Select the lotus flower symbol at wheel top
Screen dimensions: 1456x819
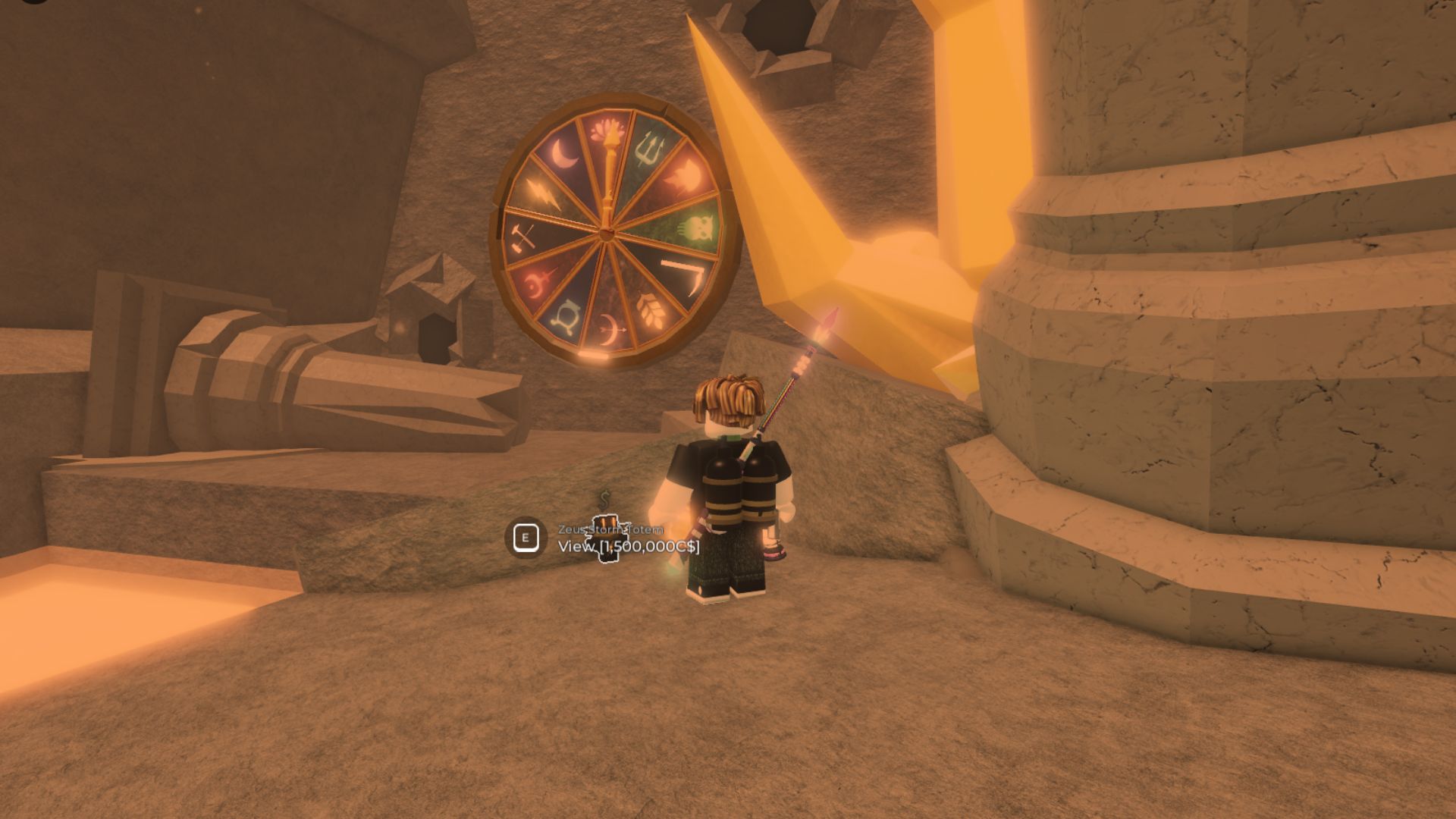pos(604,132)
